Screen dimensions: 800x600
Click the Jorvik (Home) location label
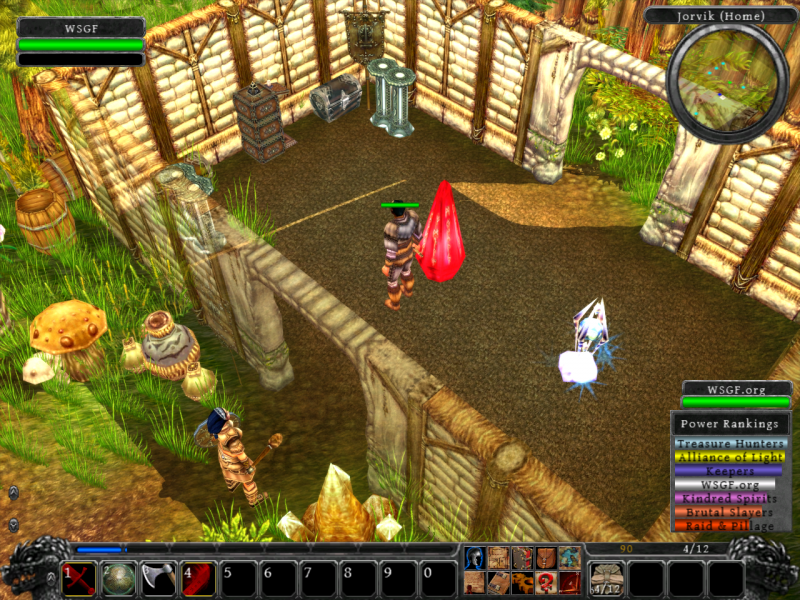coord(720,16)
